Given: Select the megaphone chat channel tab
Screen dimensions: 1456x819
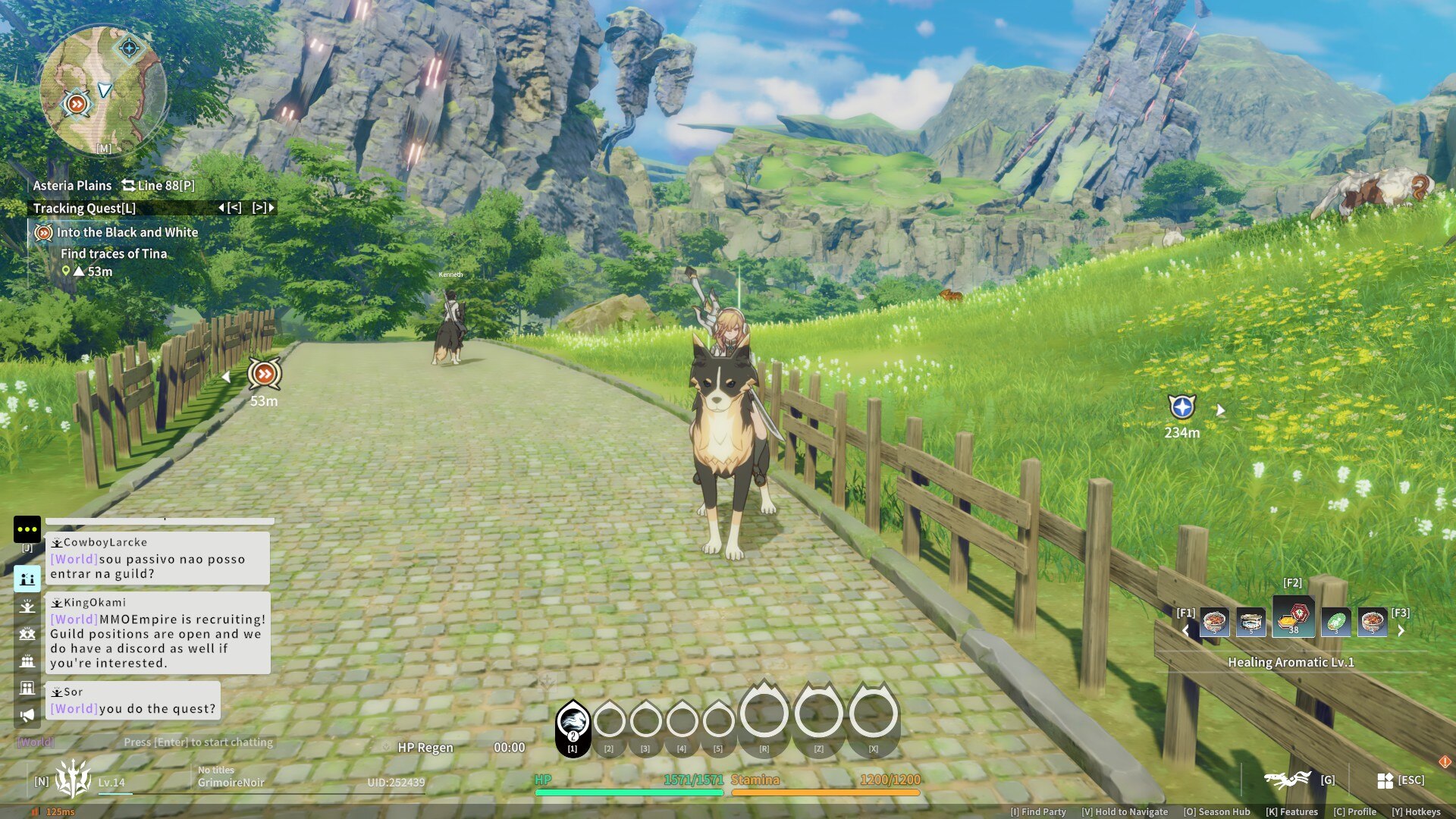Looking at the screenshot, I should pos(27,715).
